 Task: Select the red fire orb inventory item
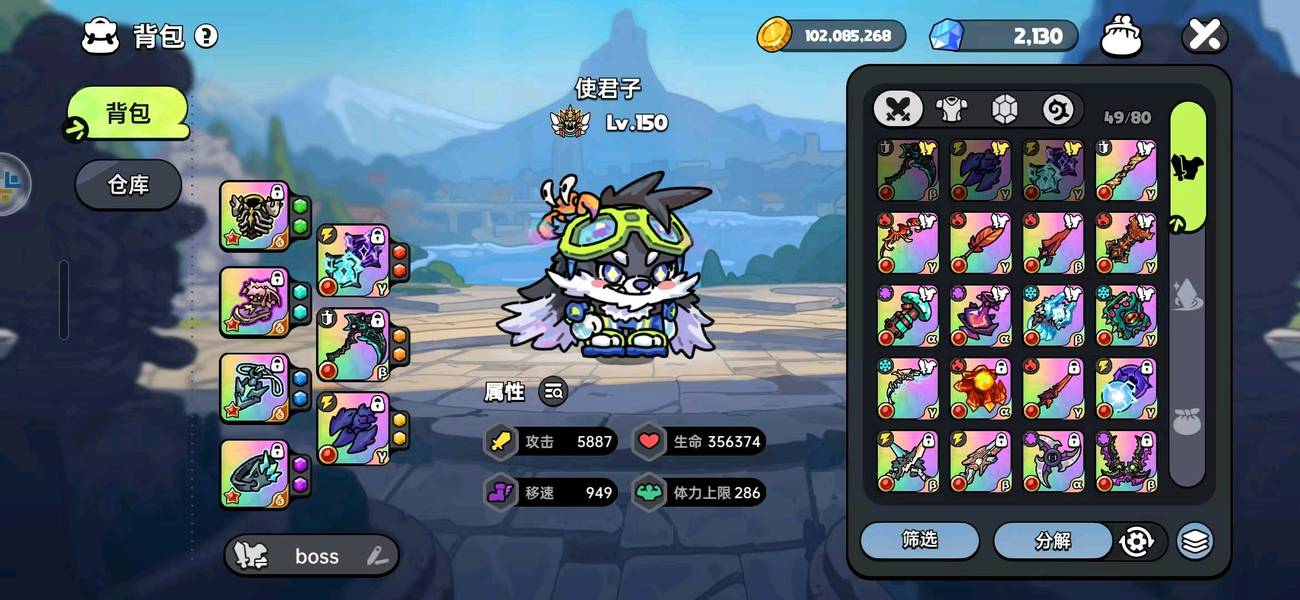981,389
